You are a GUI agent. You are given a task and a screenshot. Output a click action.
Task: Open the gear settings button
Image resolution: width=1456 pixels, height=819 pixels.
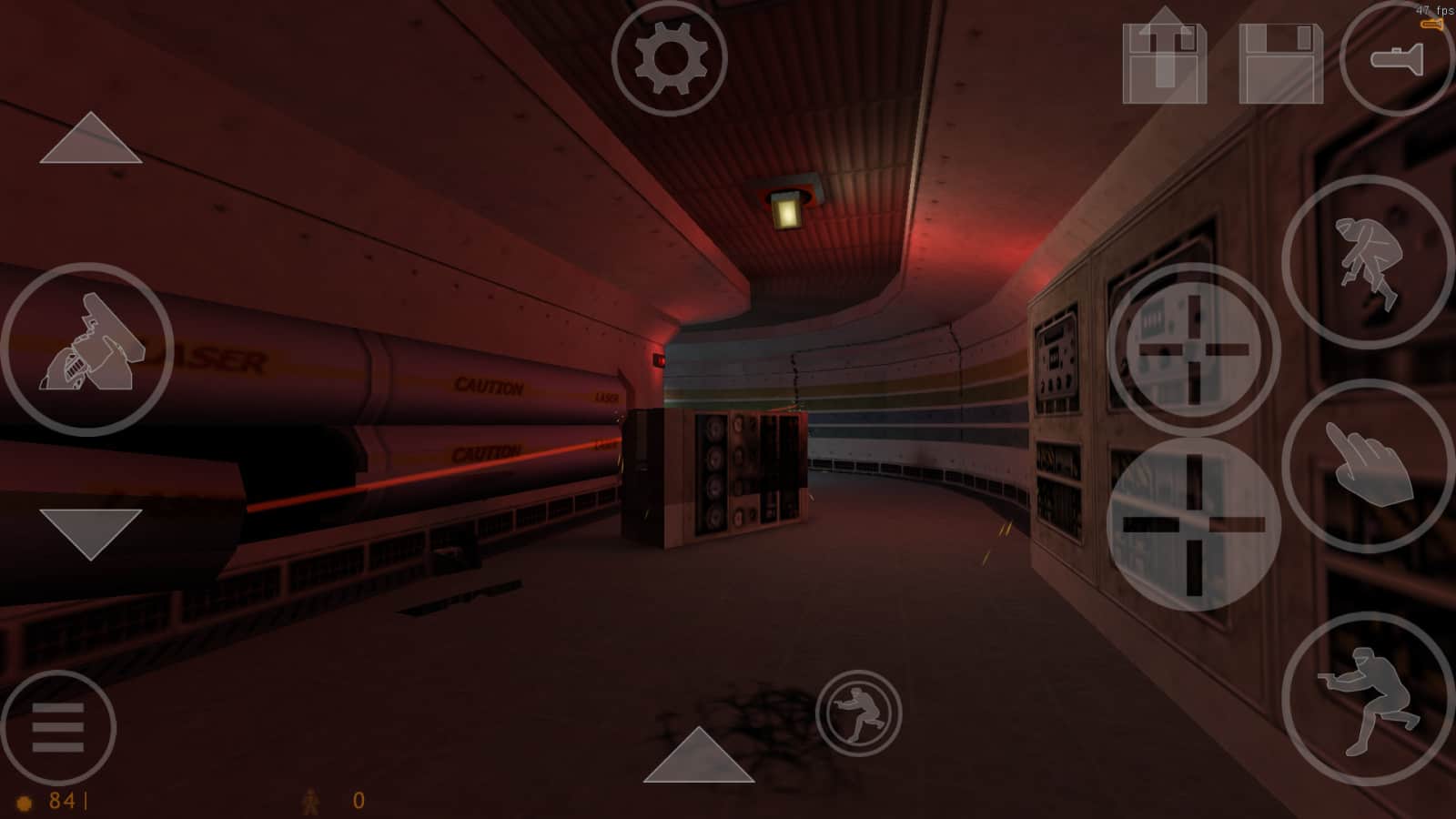pyautogui.click(x=670, y=58)
